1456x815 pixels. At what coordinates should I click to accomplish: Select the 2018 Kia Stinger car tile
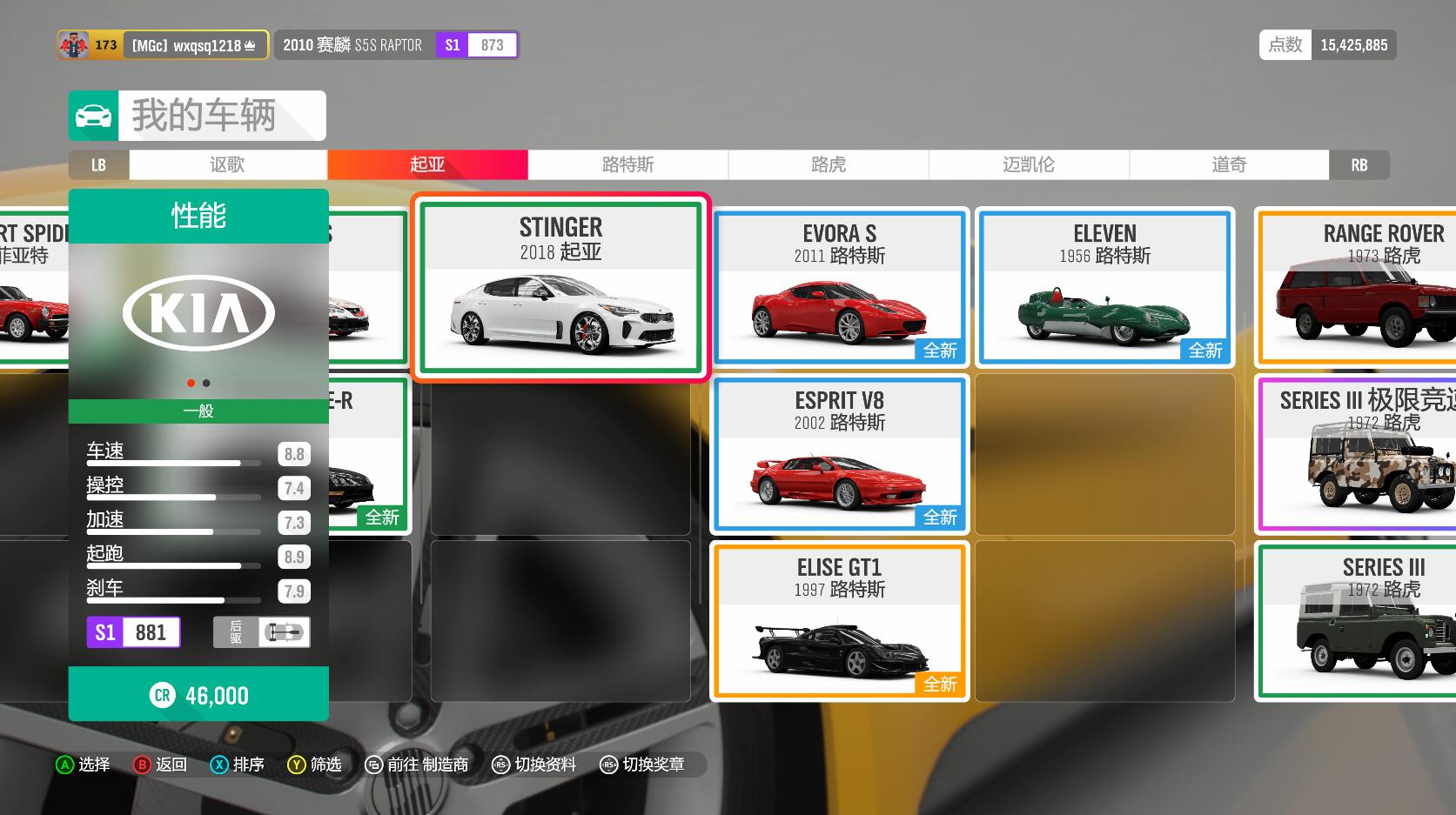(x=560, y=287)
